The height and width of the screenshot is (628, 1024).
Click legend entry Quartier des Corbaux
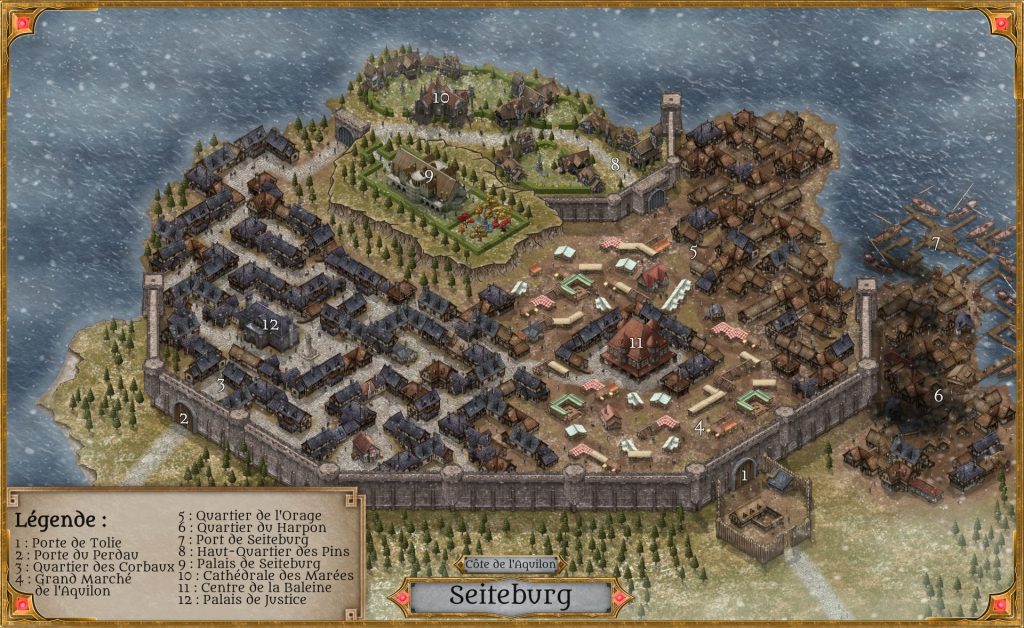[84, 567]
